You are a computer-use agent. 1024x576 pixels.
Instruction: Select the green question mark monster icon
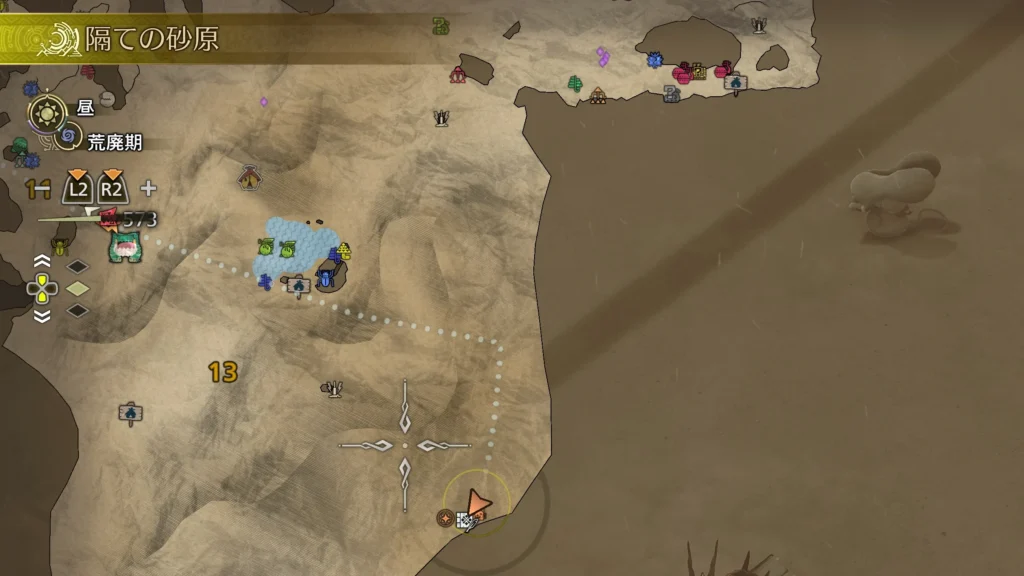pyautogui.click(x=440, y=27)
